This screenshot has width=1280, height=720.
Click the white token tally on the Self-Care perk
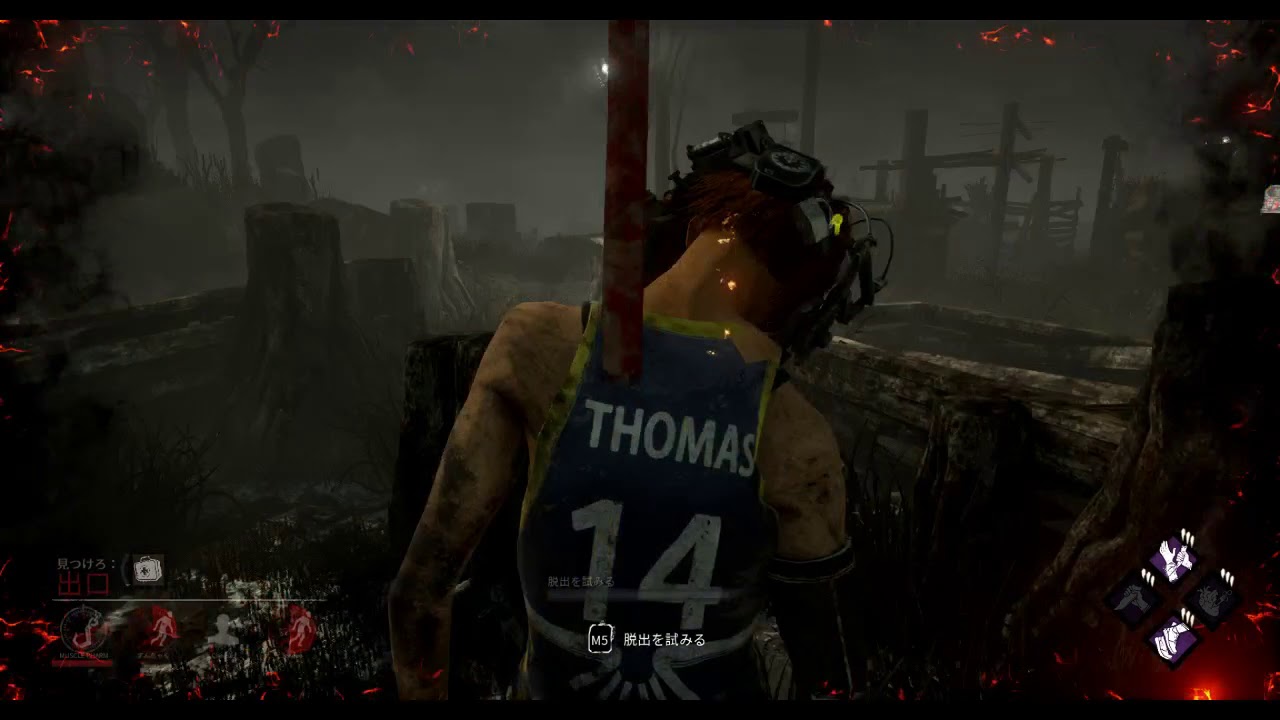click(x=1187, y=538)
